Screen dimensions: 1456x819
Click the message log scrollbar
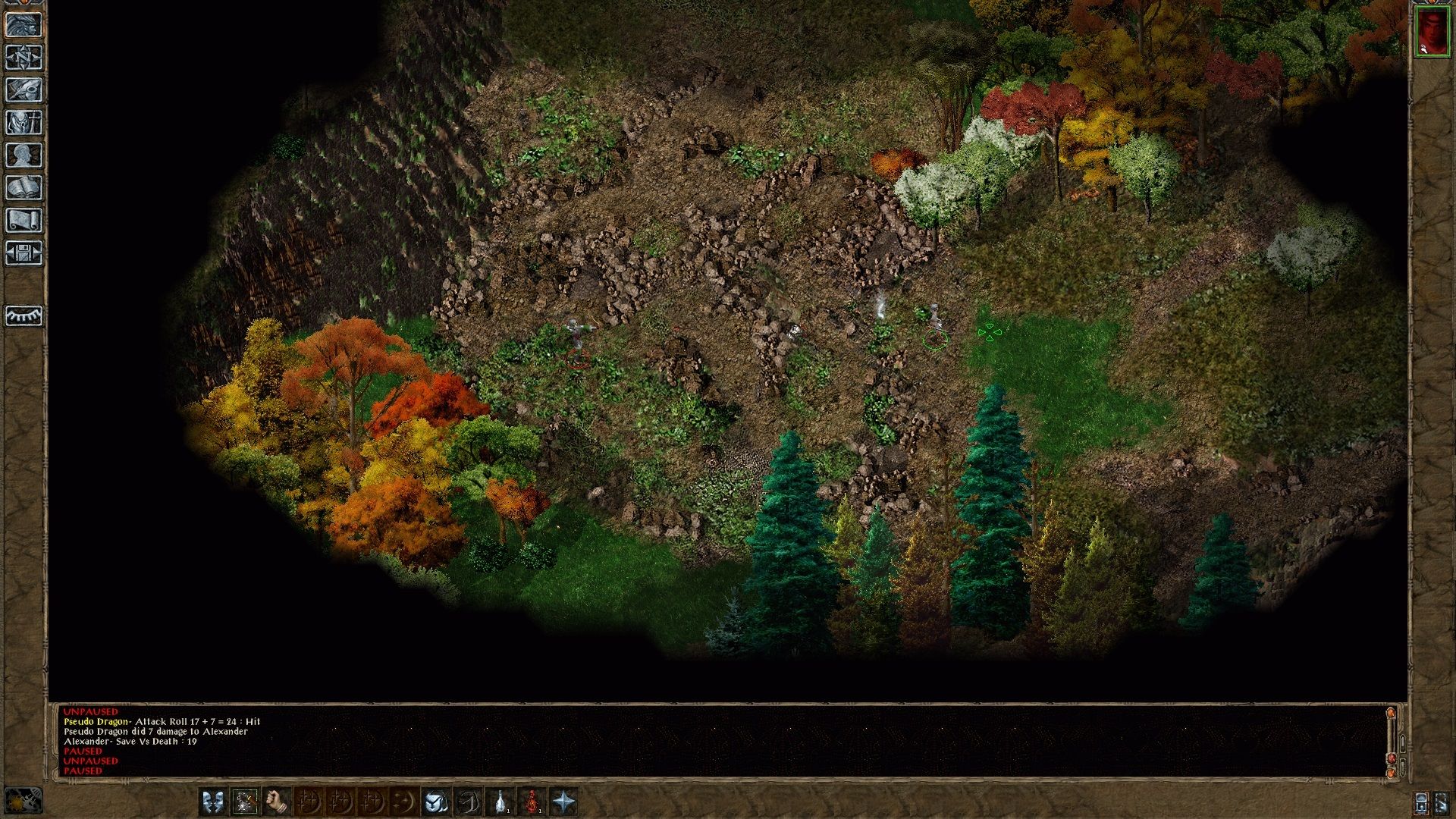tap(1391, 739)
